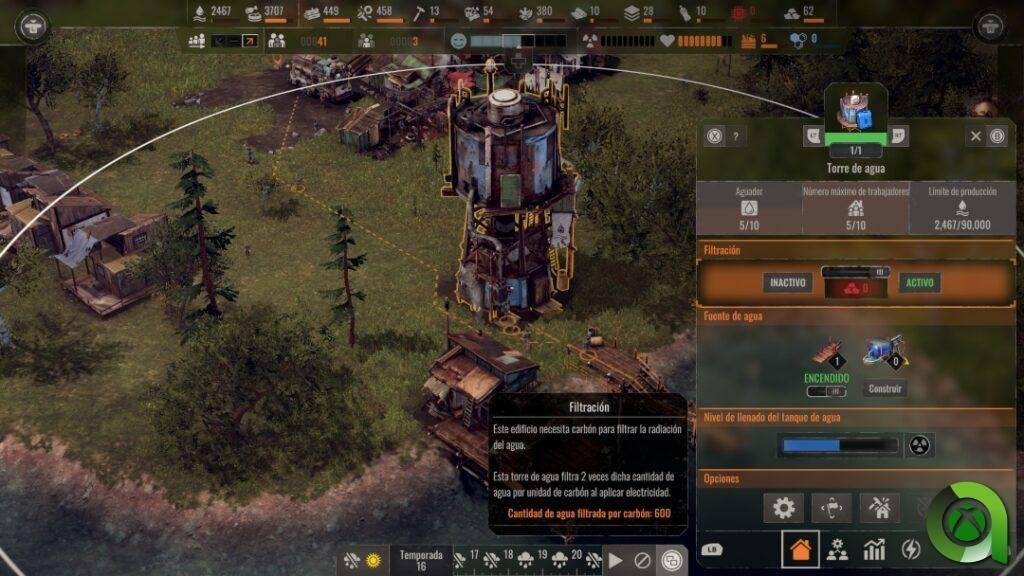Open the help question mark
Image resolution: width=1024 pixels, height=576 pixels.
click(x=736, y=137)
